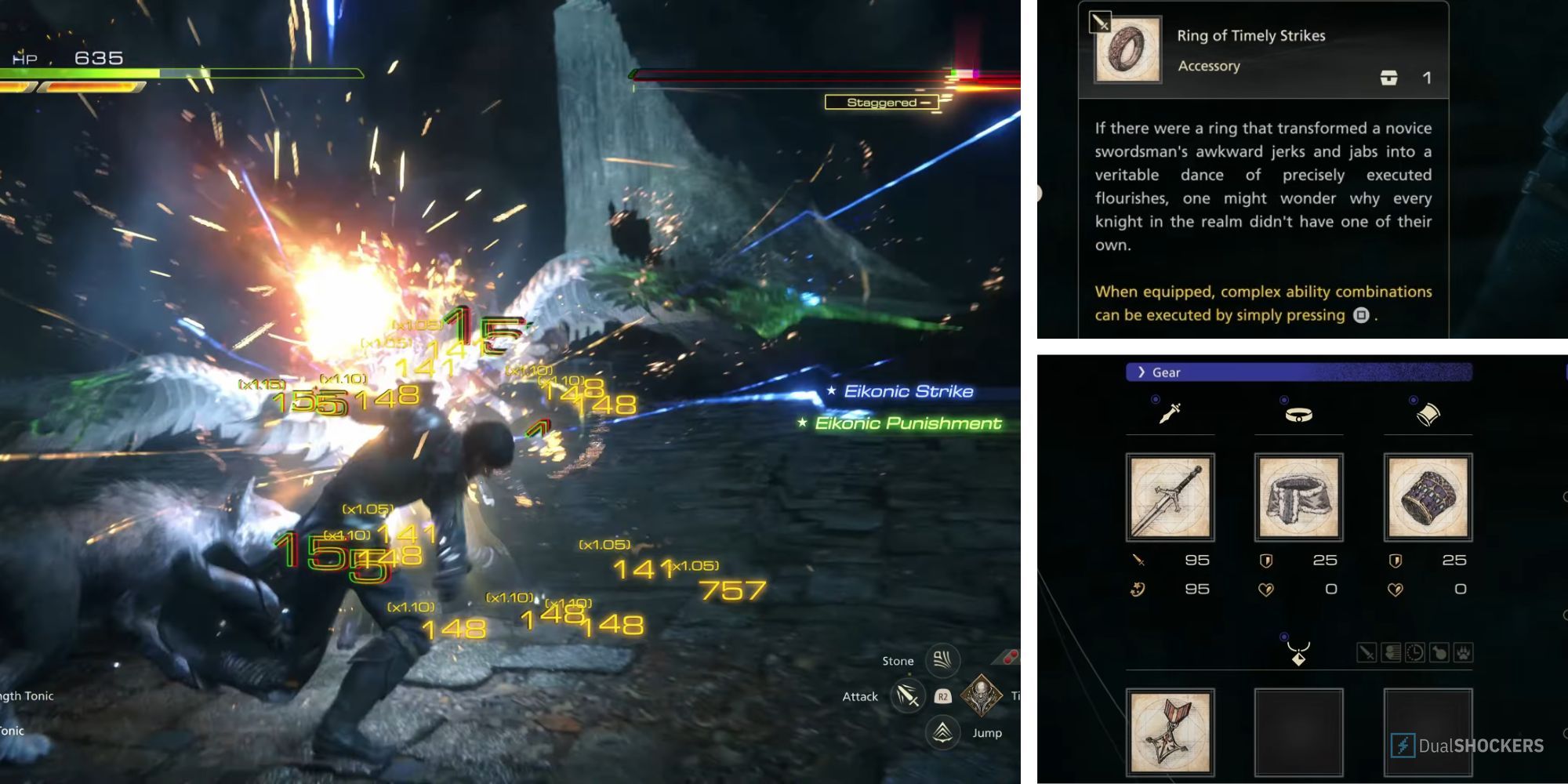The height and width of the screenshot is (784, 1568).
Task: Click the paw accessory filter icon
Action: coord(1464,652)
